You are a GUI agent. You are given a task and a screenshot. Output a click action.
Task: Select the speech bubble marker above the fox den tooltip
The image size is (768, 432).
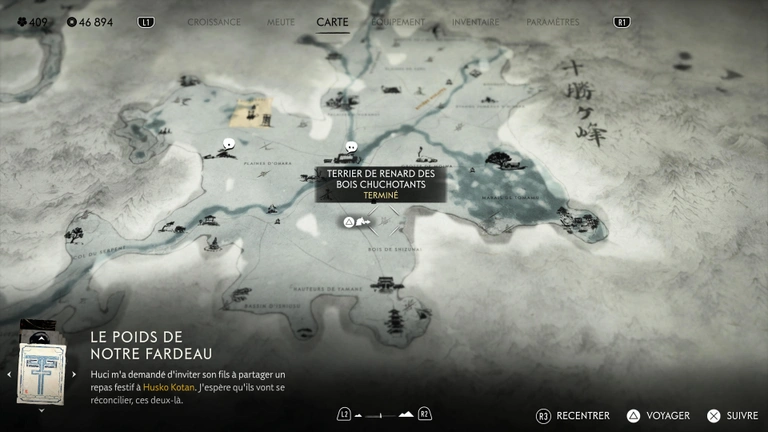pos(350,148)
